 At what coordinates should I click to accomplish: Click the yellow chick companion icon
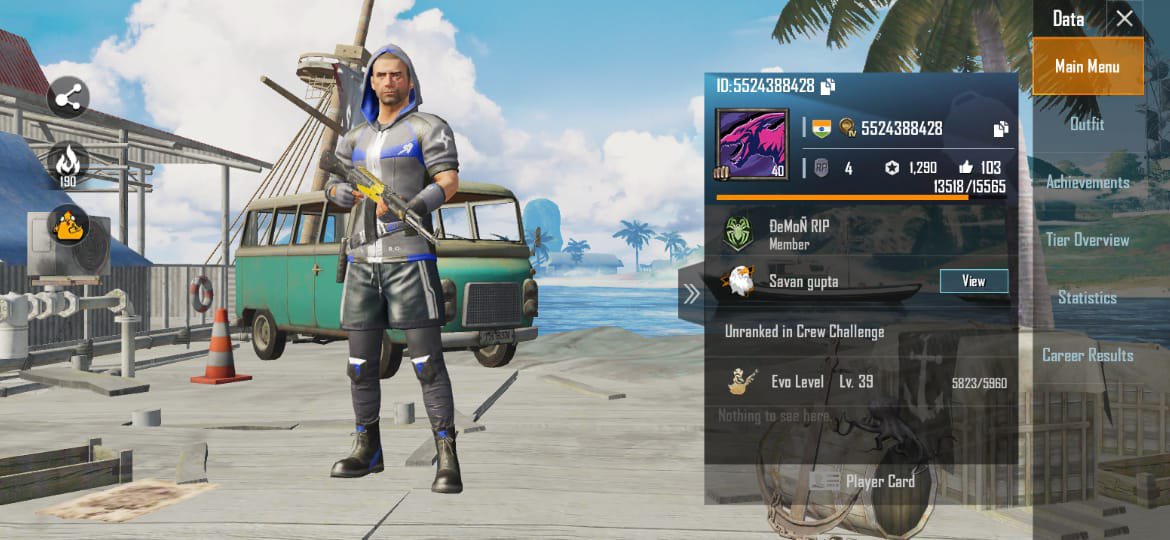(x=68, y=226)
